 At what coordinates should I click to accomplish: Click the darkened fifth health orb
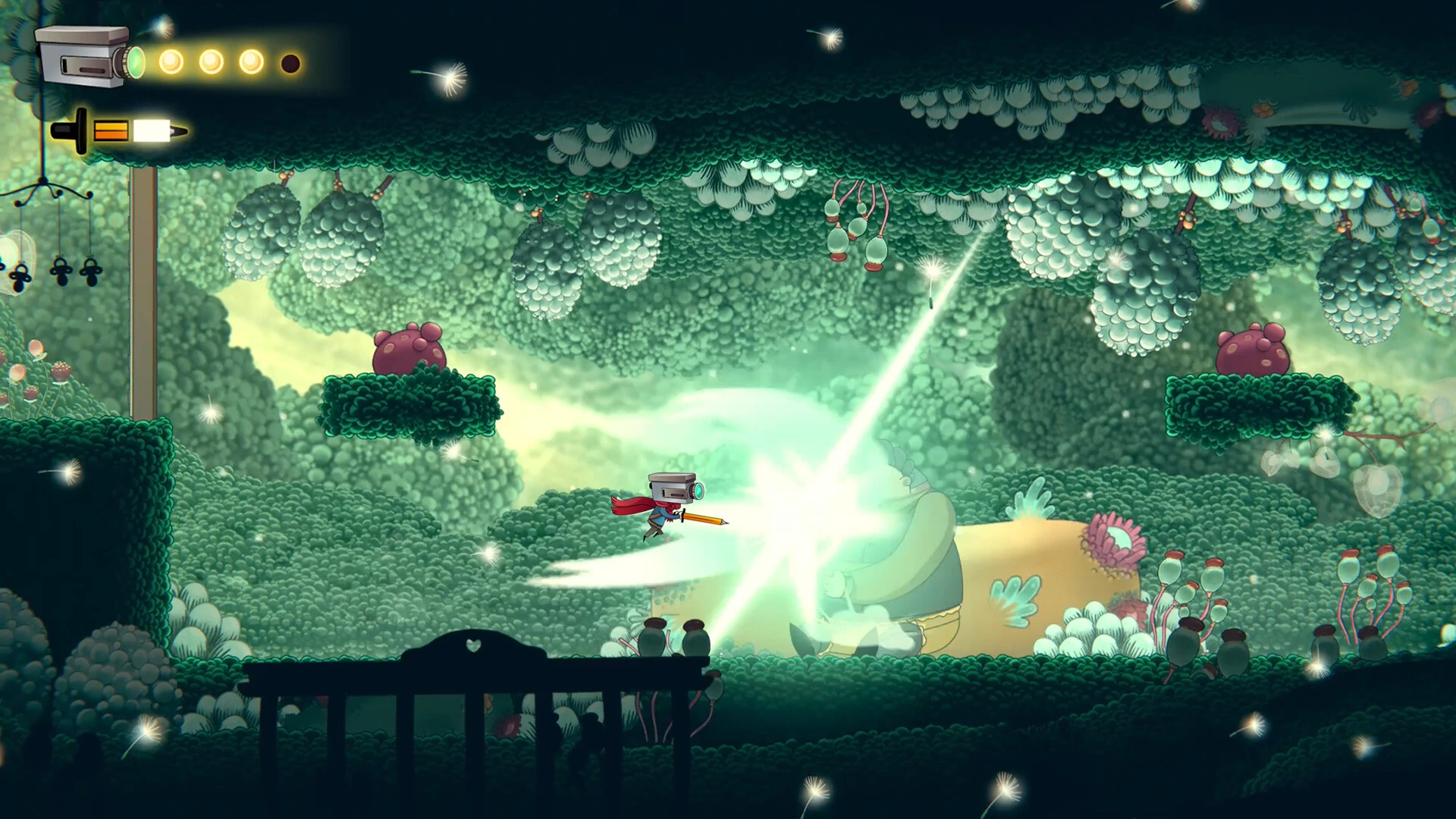[291, 62]
